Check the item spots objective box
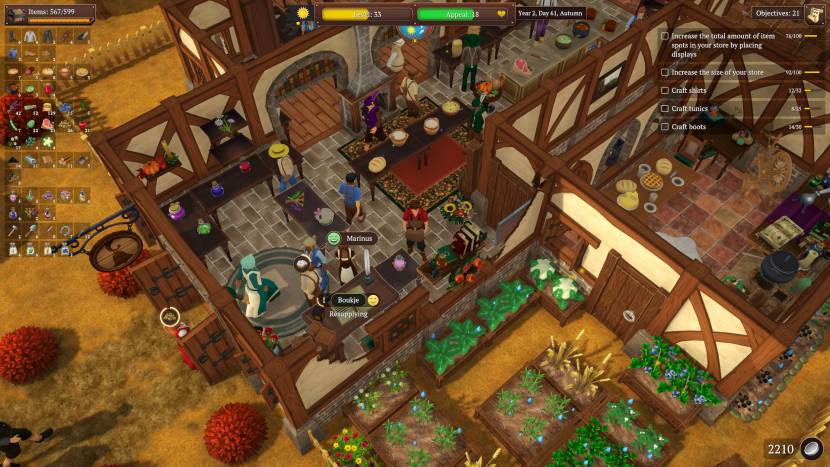The height and width of the screenshot is (467, 830). [x=665, y=36]
